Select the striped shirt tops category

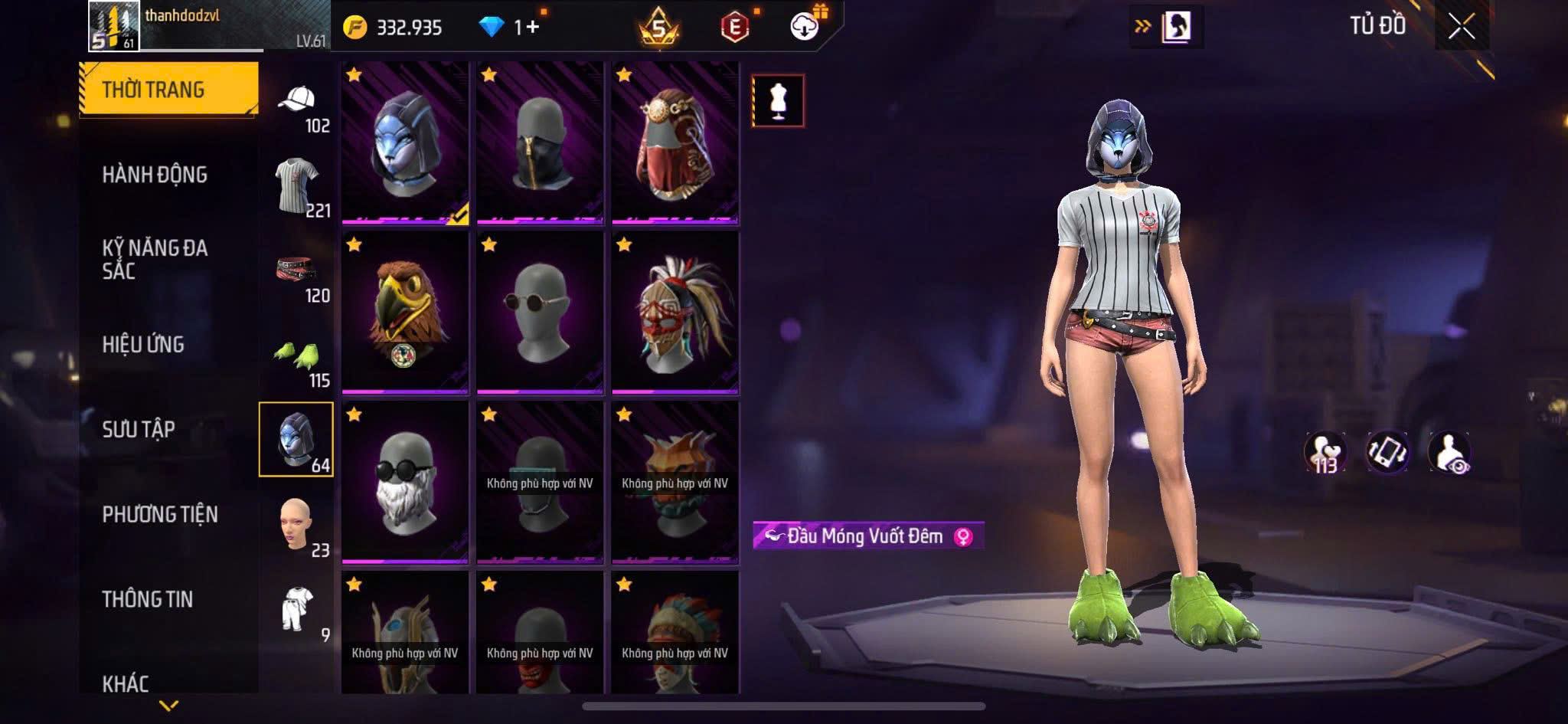point(297,185)
